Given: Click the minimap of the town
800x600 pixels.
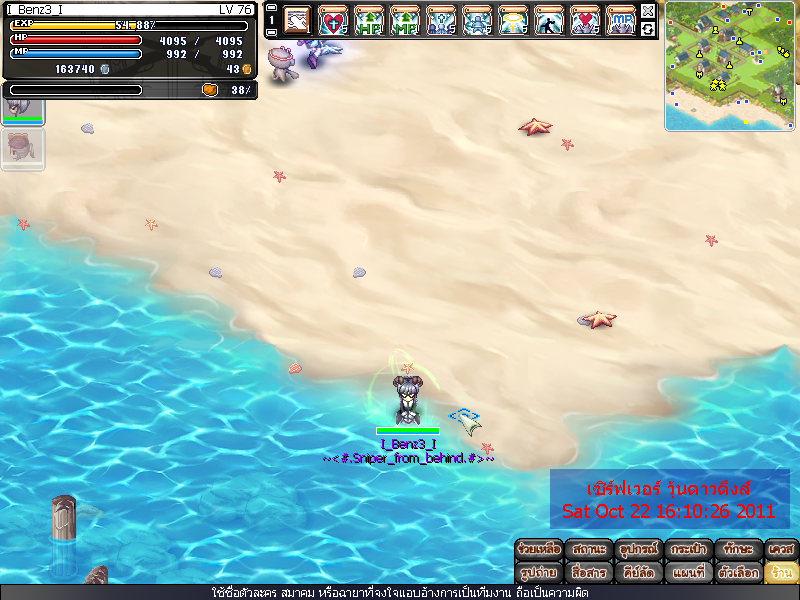Looking at the screenshot, I should 731,65.
